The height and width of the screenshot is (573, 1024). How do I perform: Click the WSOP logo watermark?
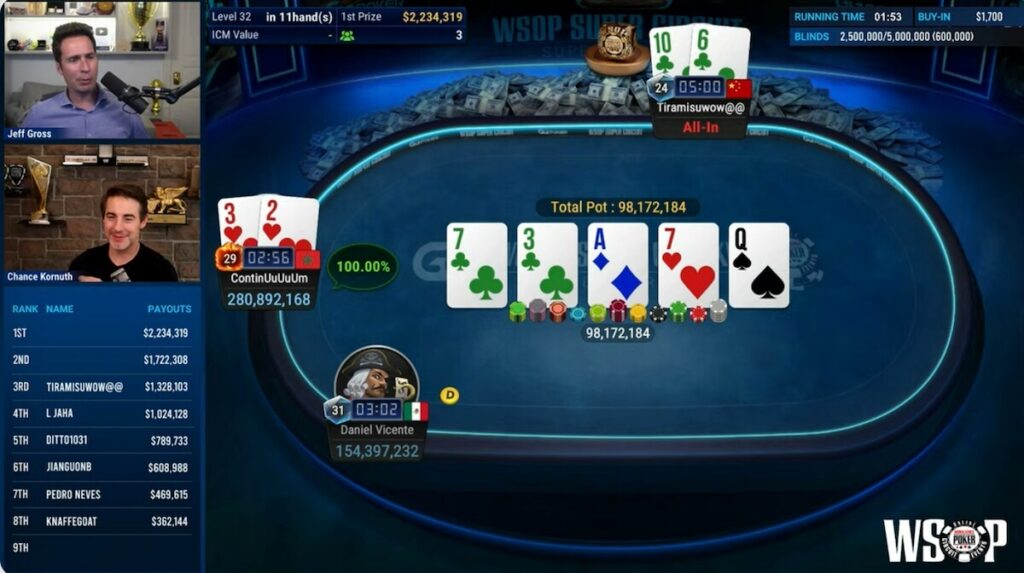click(x=945, y=540)
